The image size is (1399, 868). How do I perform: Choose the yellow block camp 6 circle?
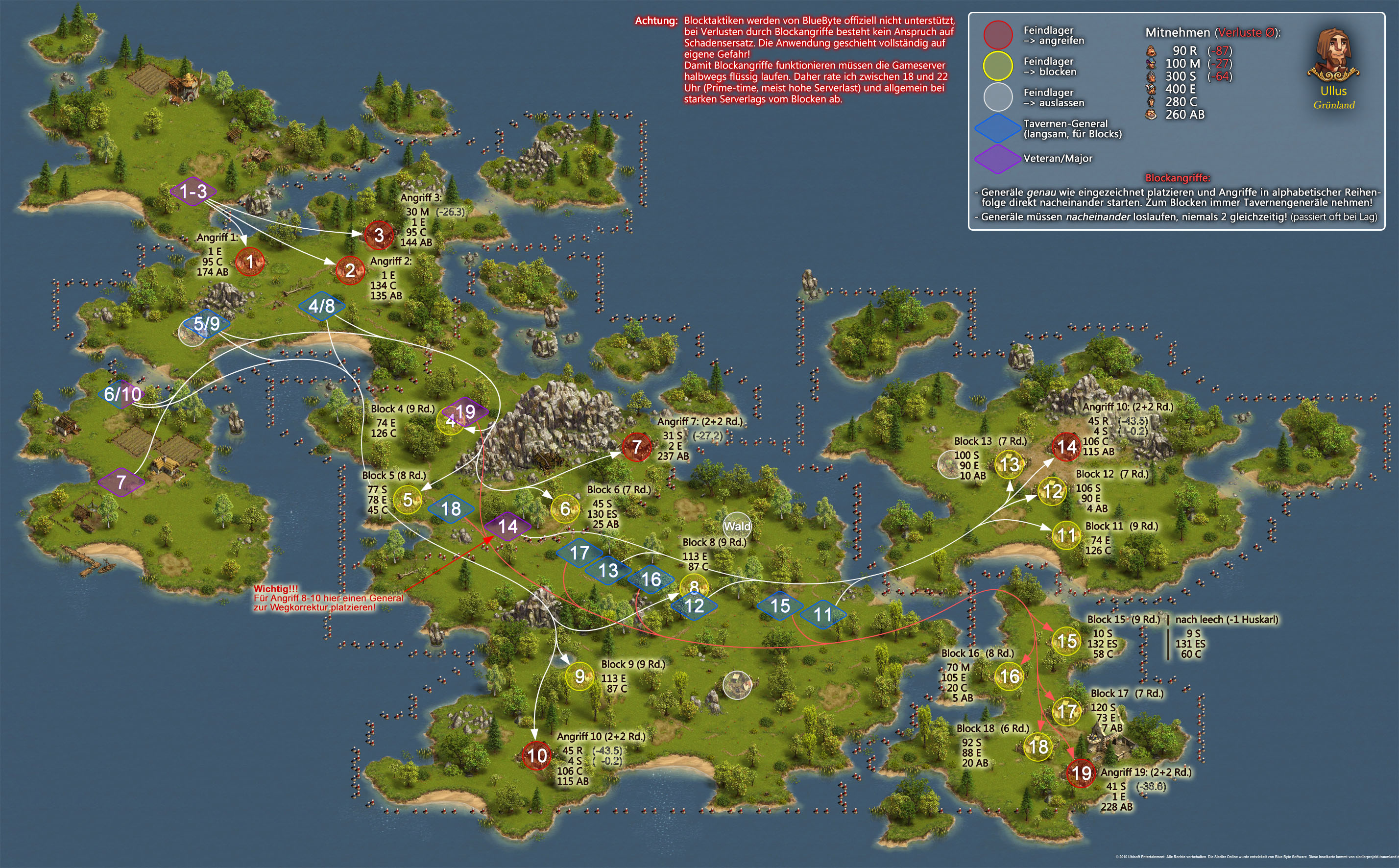[x=565, y=508]
